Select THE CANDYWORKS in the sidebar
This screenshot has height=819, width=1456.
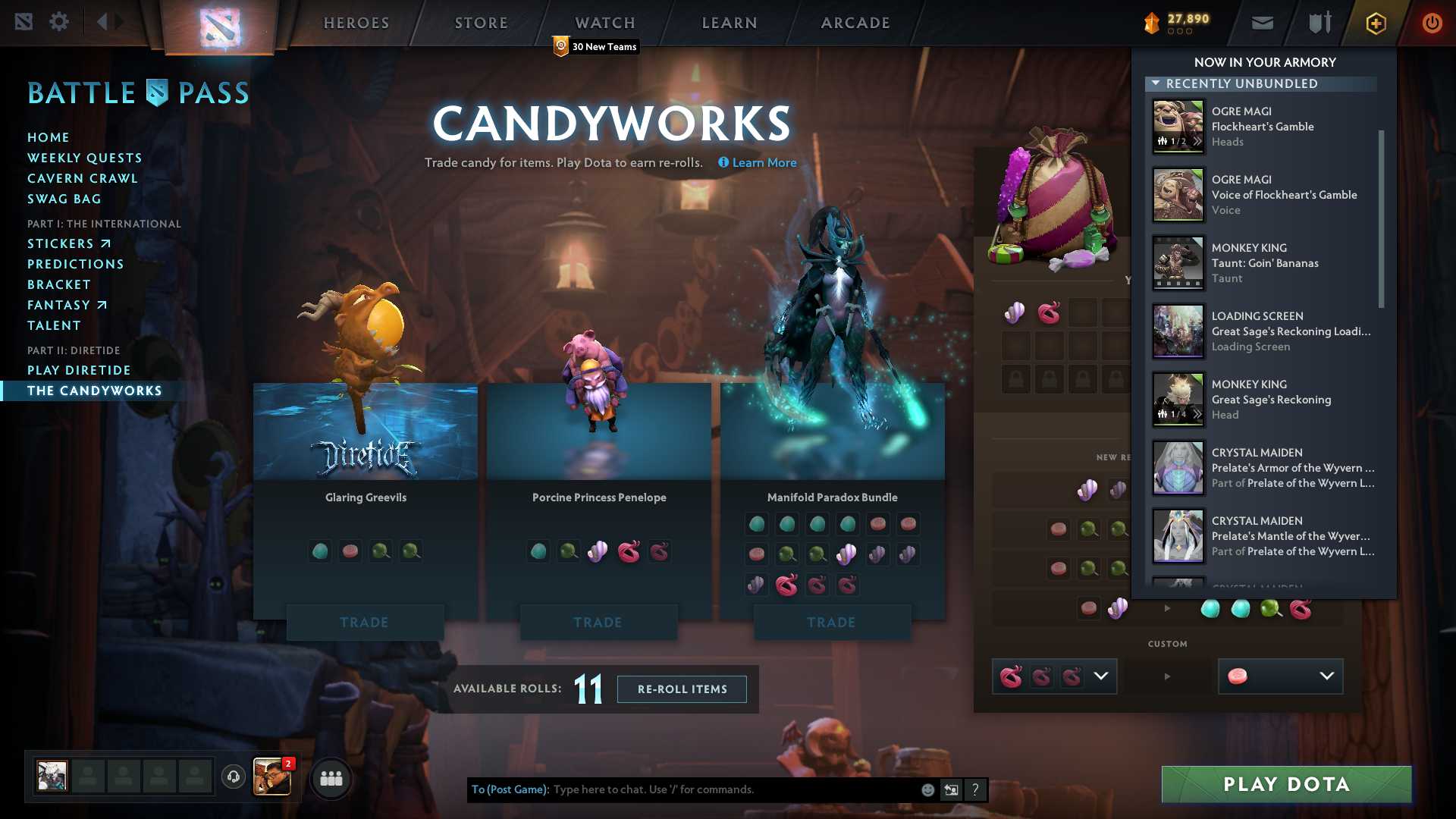[94, 391]
